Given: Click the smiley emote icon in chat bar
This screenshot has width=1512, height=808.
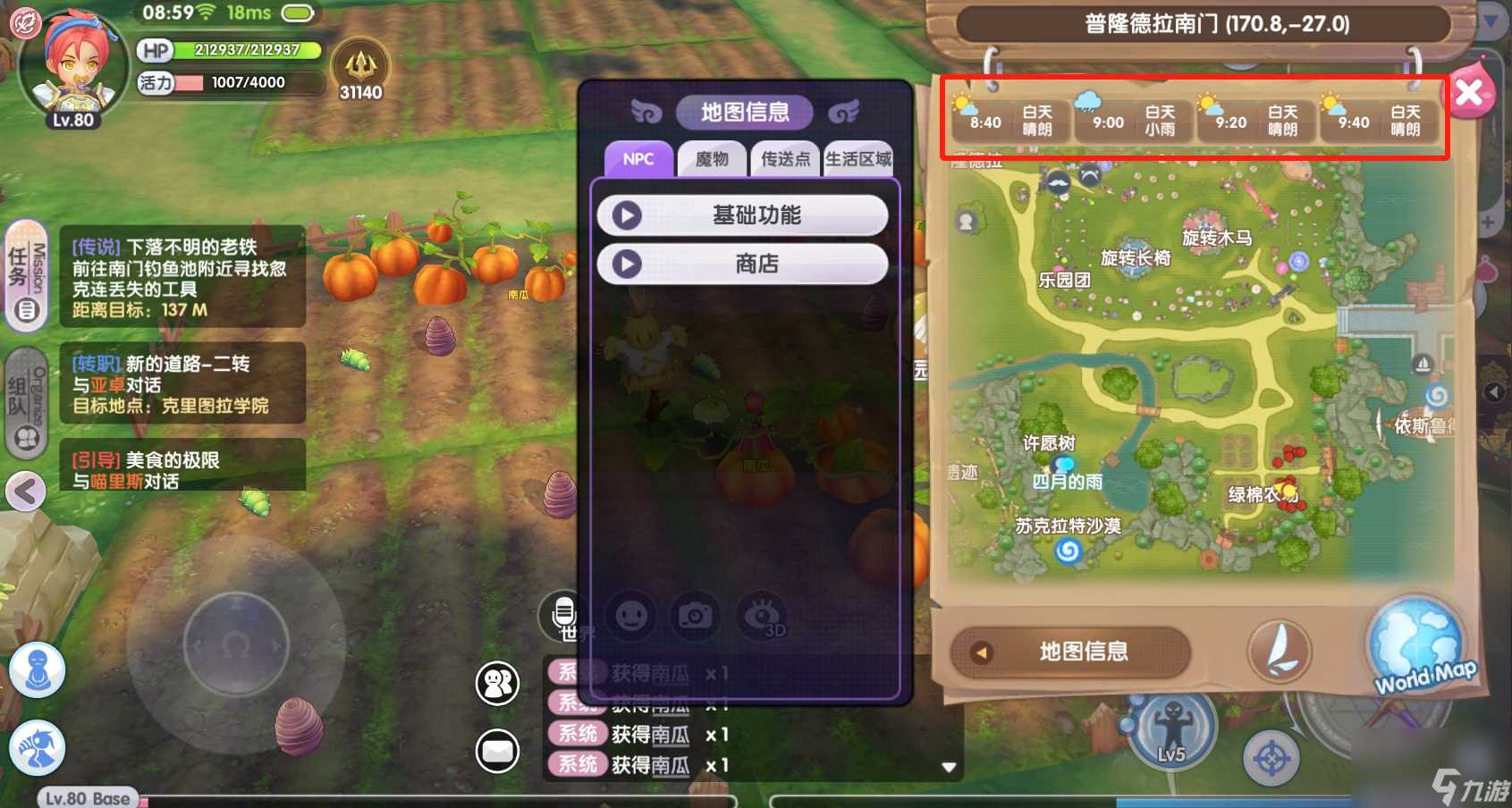Looking at the screenshot, I should click(630, 617).
